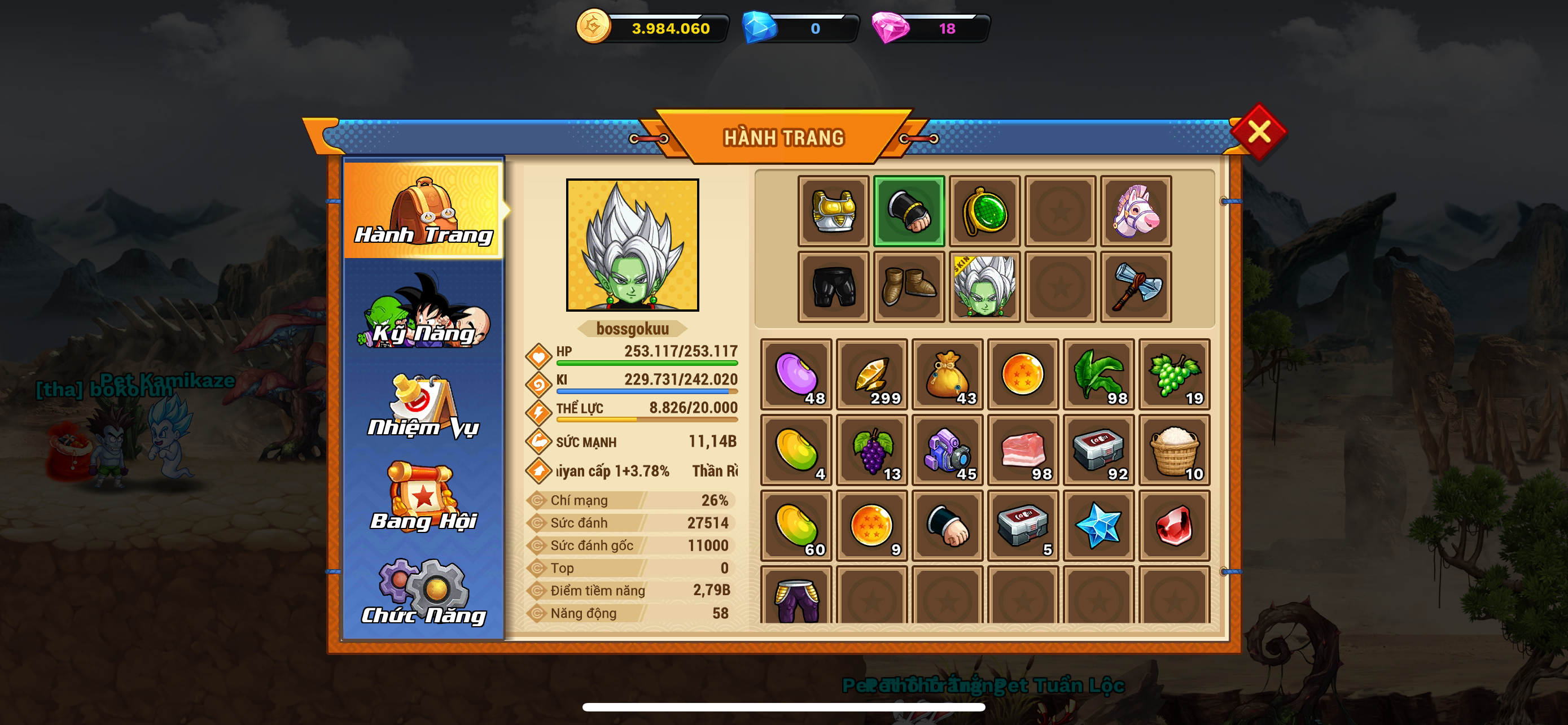Image resolution: width=1568 pixels, height=725 pixels.
Task: Select the rice basket item
Action: click(x=1174, y=450)
